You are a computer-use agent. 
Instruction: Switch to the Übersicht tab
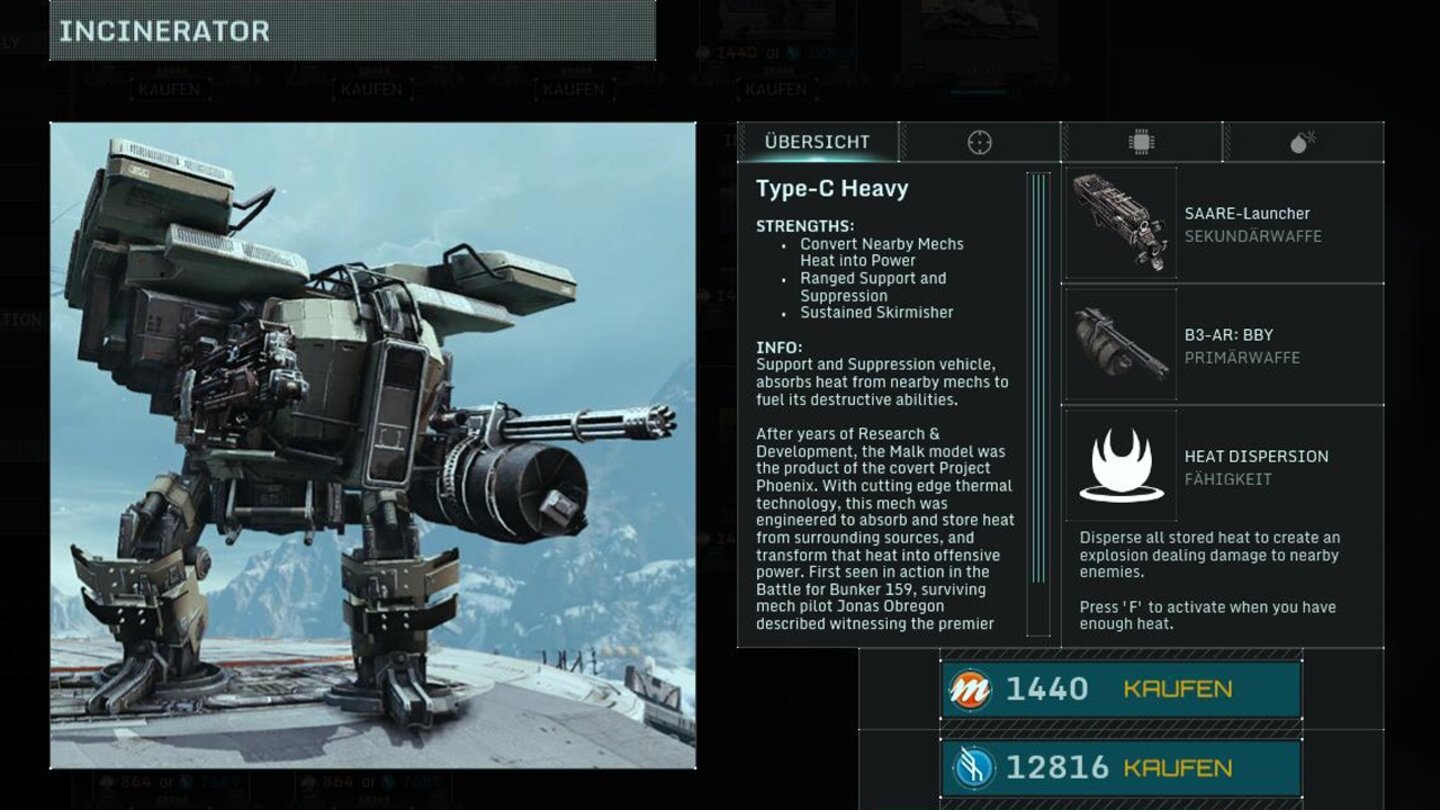[x=816, y=142]
